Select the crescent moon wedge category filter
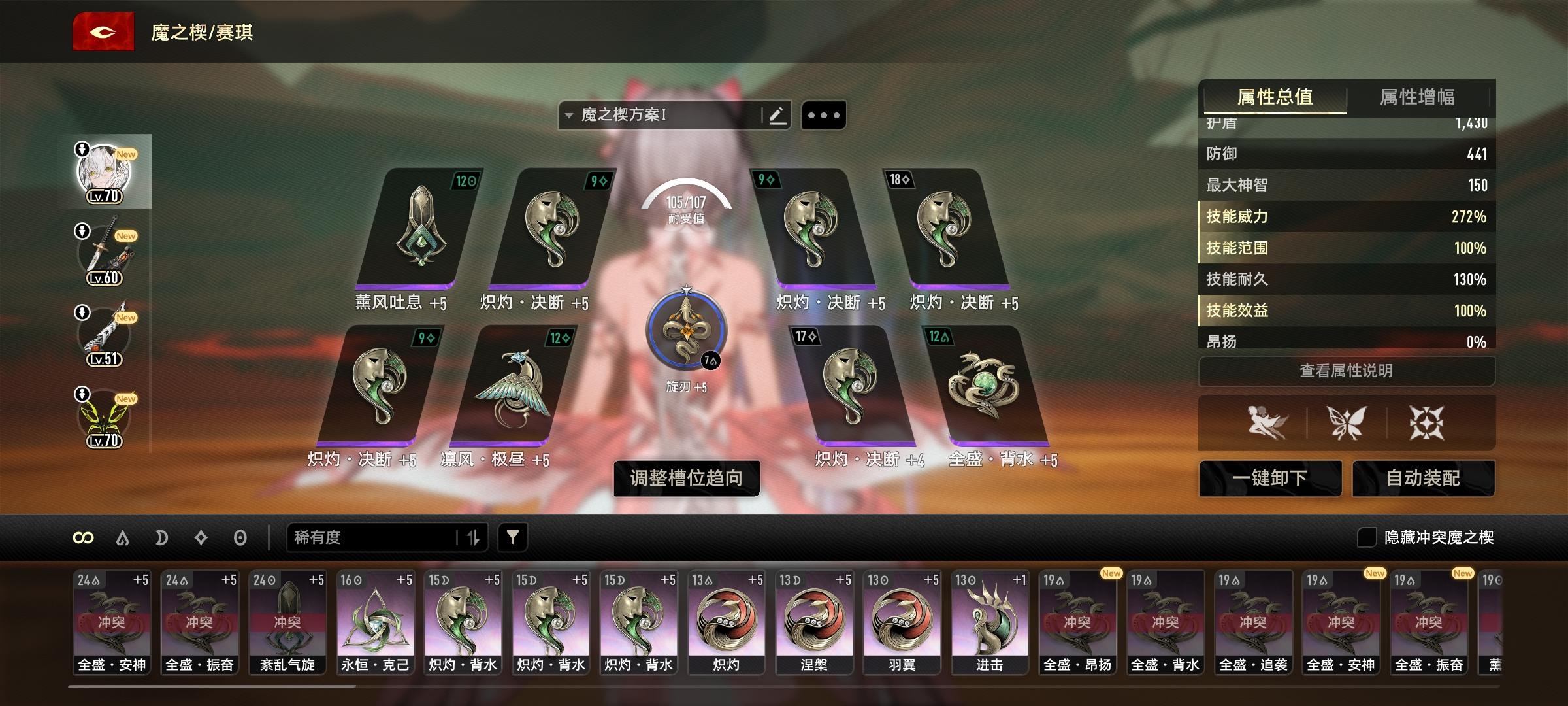The height and width of the screenshot is (706, 1568). click(x=161, y=538)
